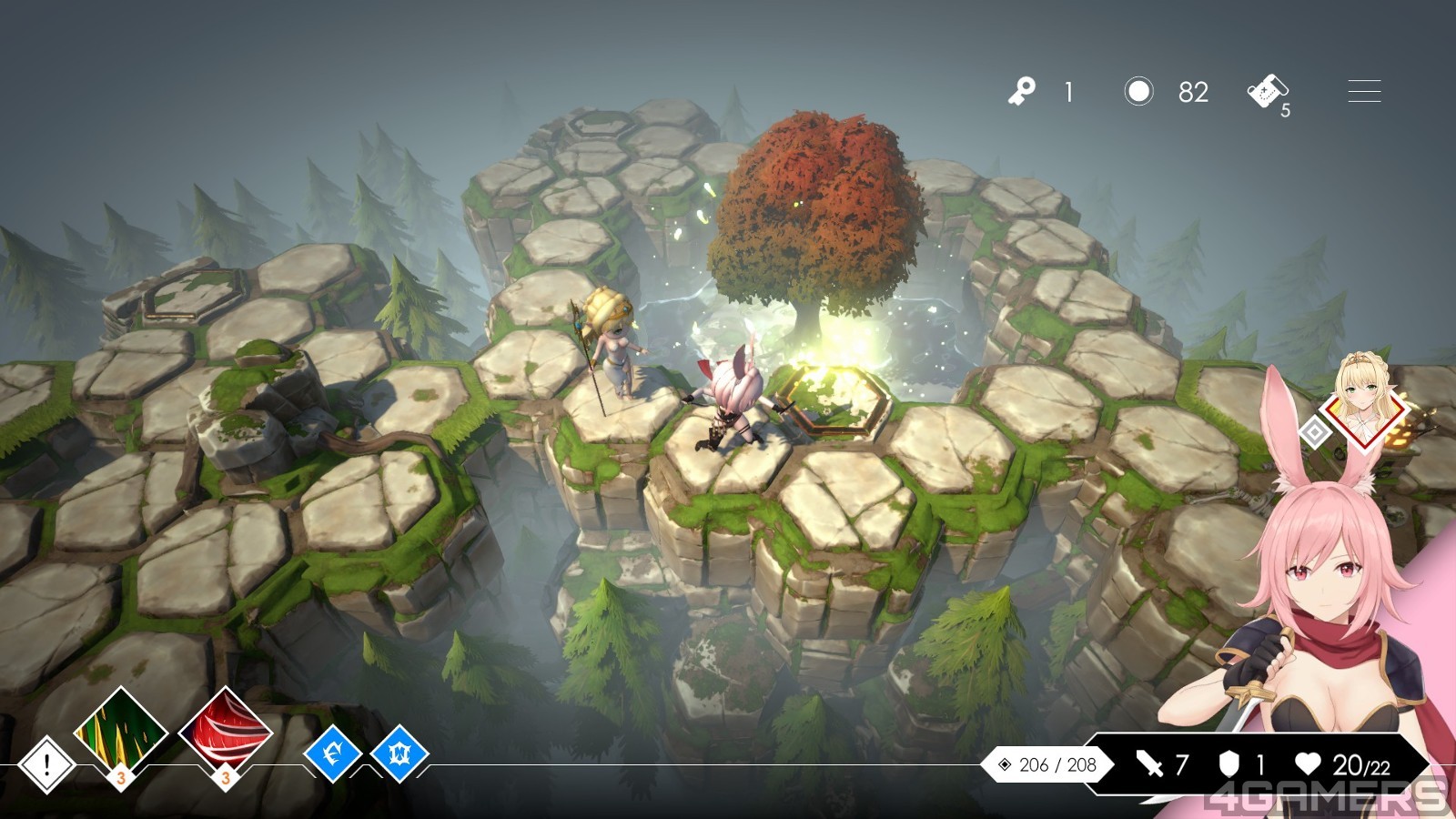Image resolution: width=1456 pixels, height=819 pixels.
Task: Click the coin currency icon
Action: pyautogui.click(x=1138, y=91)
